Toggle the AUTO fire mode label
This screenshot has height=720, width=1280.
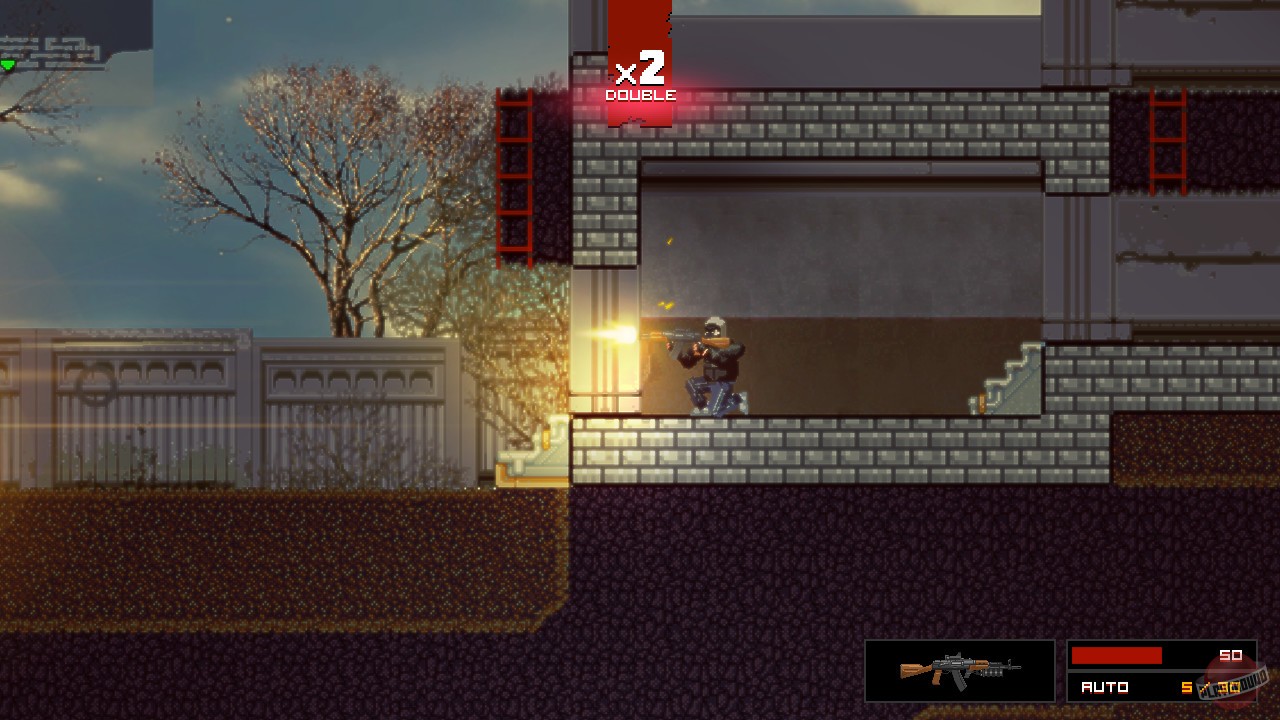point(1106,687)
